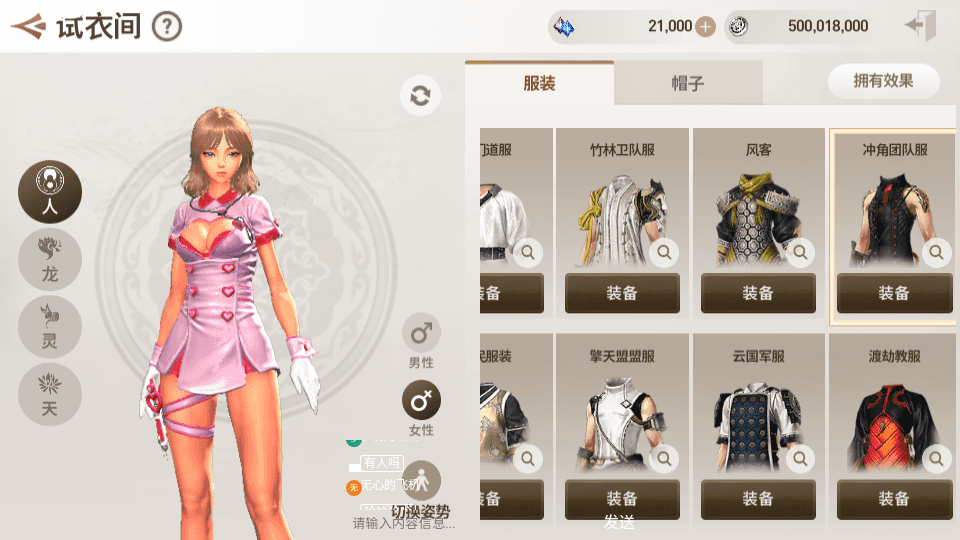The image size is (960, 540).
Task: Equip the 渡劫教服 outfit
Action: click(894, 499)
